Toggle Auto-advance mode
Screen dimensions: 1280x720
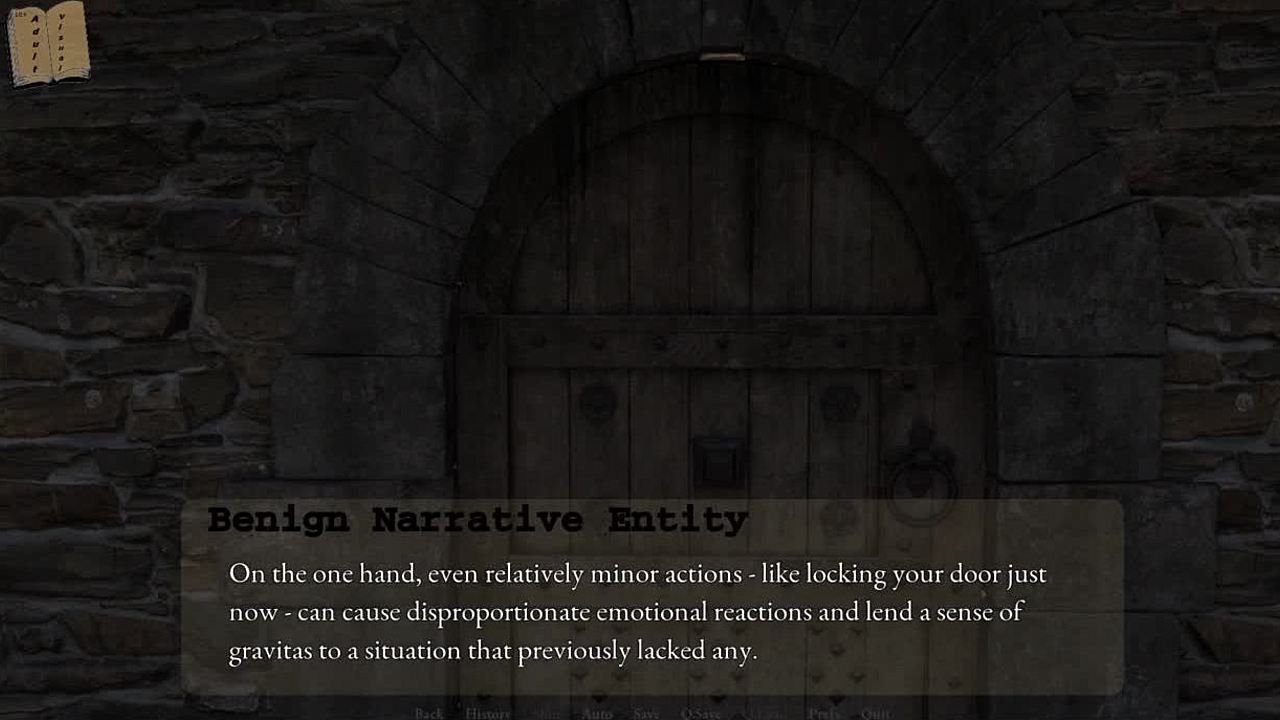coord(597,713)
